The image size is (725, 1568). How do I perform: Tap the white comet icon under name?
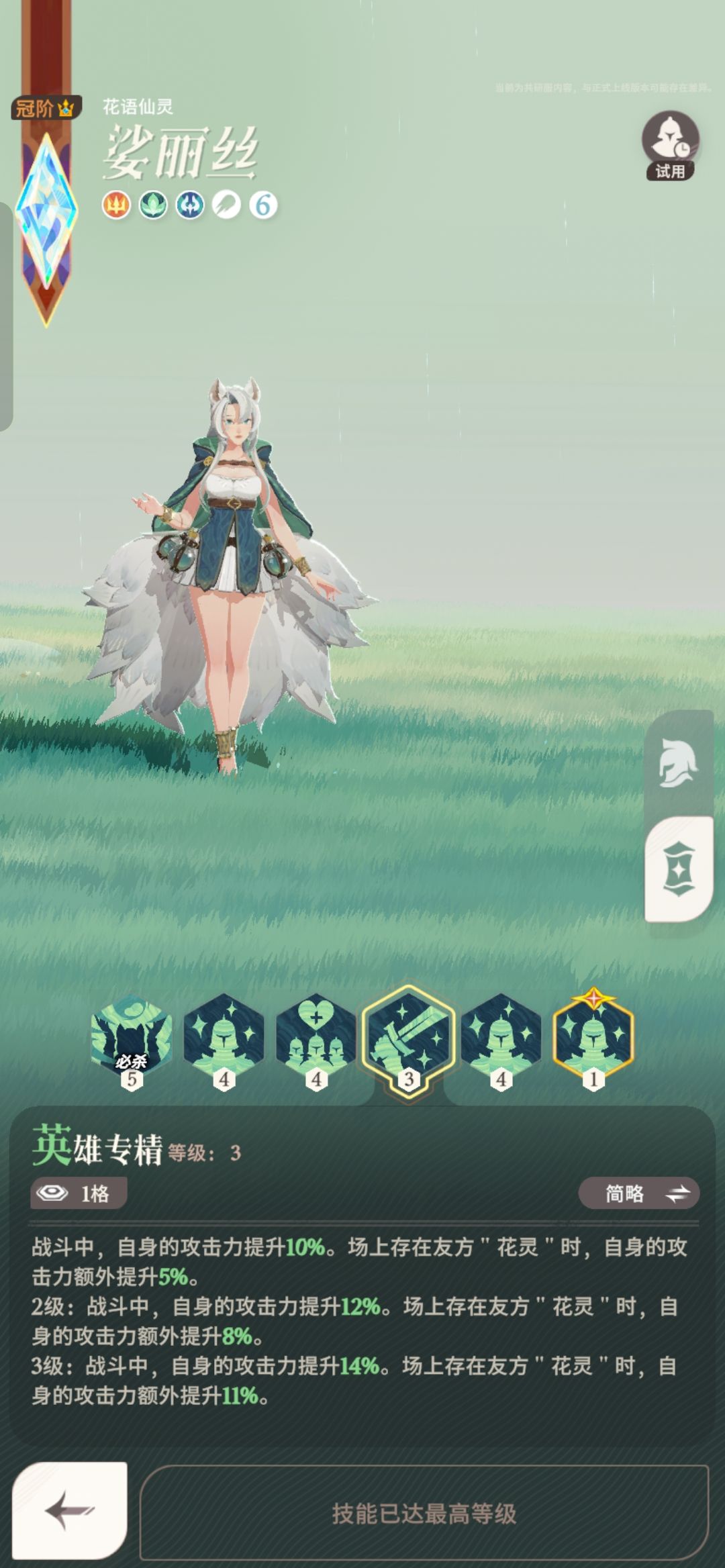tap(226, 205)
